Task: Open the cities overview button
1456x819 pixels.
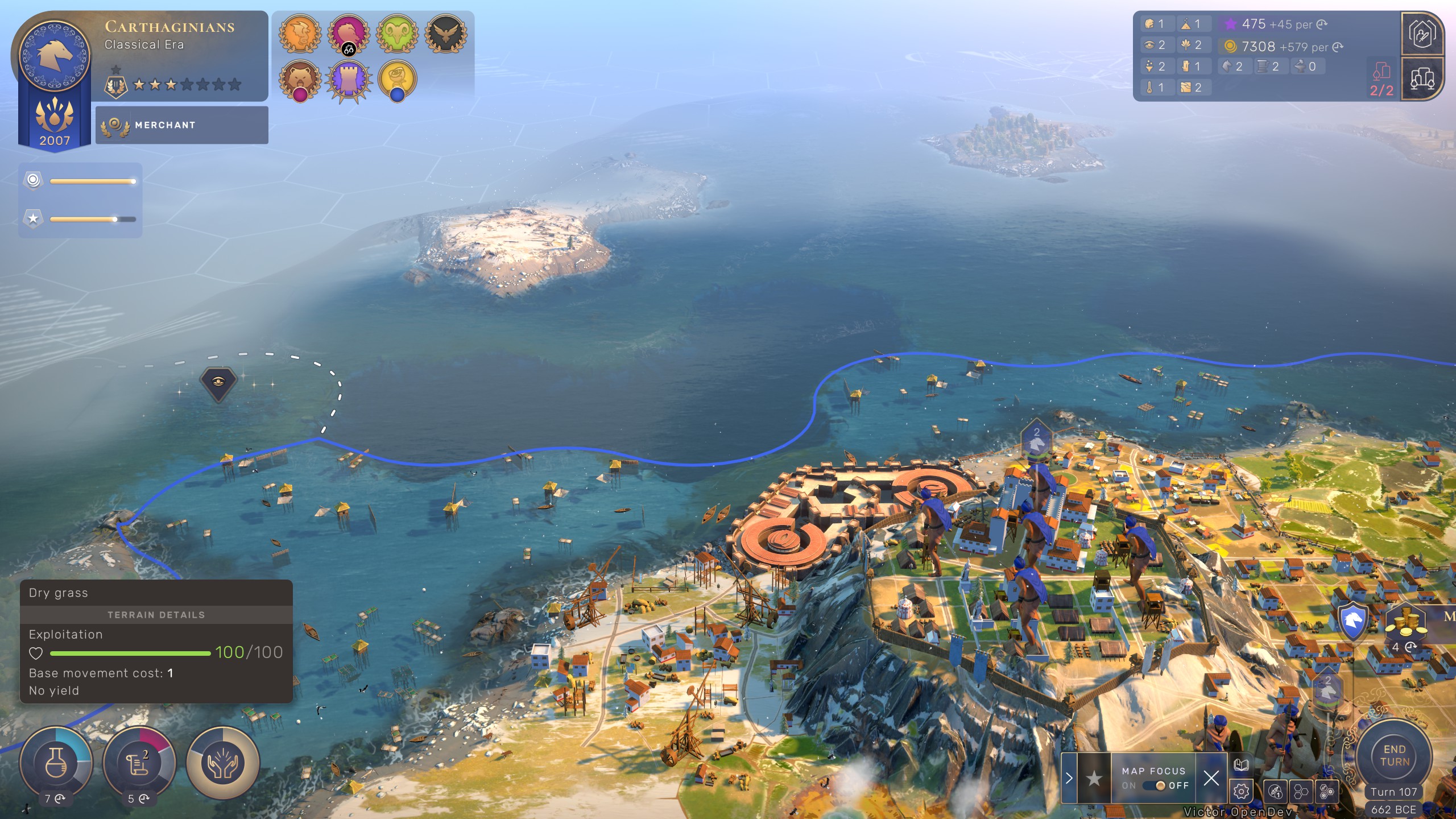Action: click(x=1422, y=79)
